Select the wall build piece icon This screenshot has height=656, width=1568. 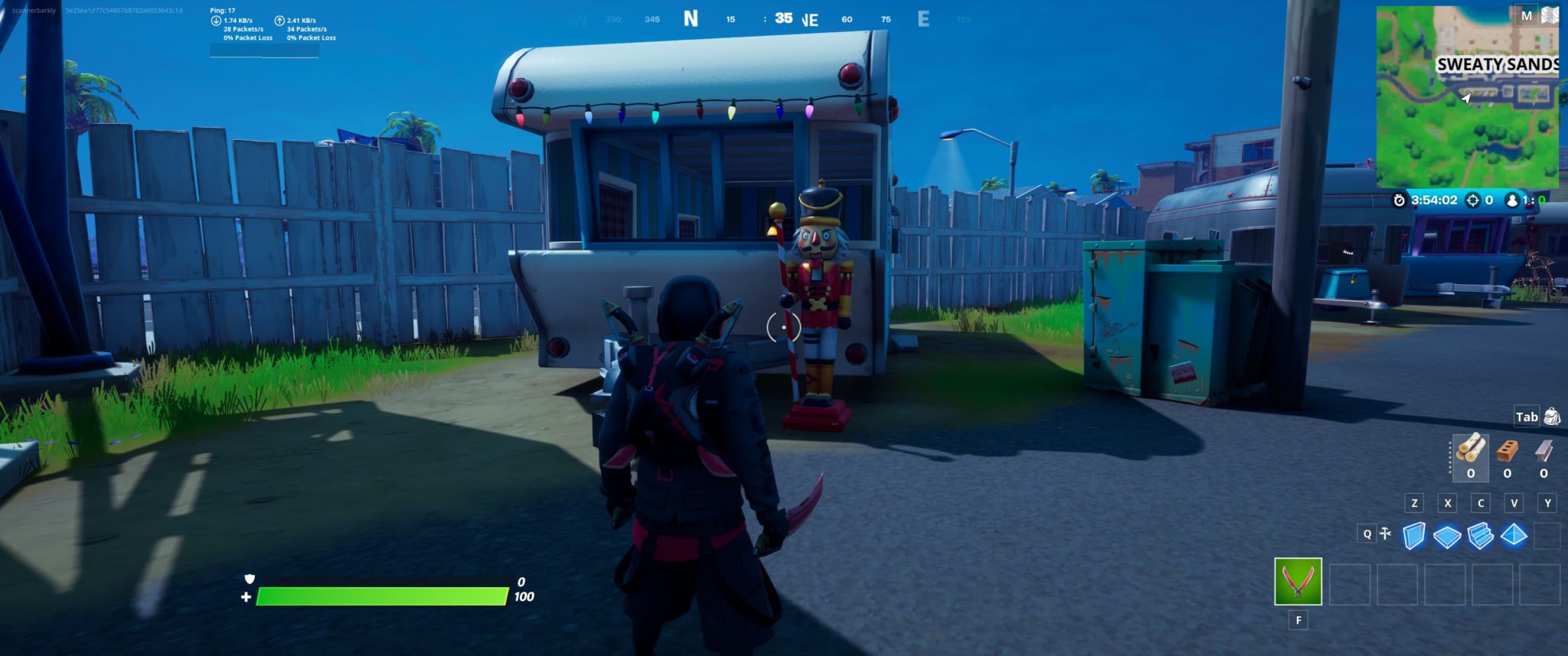(1414, 536)
